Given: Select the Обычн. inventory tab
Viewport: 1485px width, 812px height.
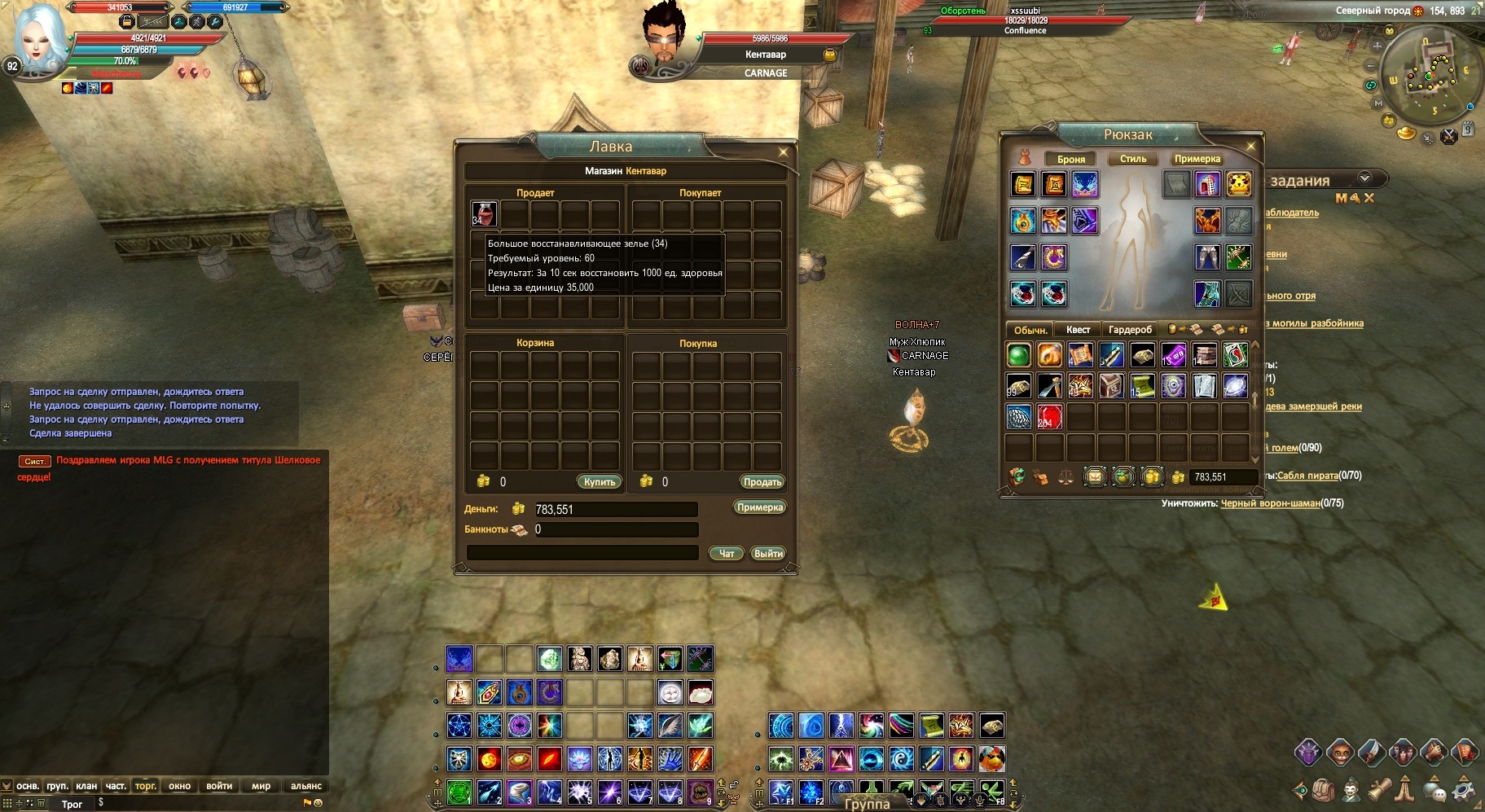Looking at the screenshot, I should coord(1030,330).
